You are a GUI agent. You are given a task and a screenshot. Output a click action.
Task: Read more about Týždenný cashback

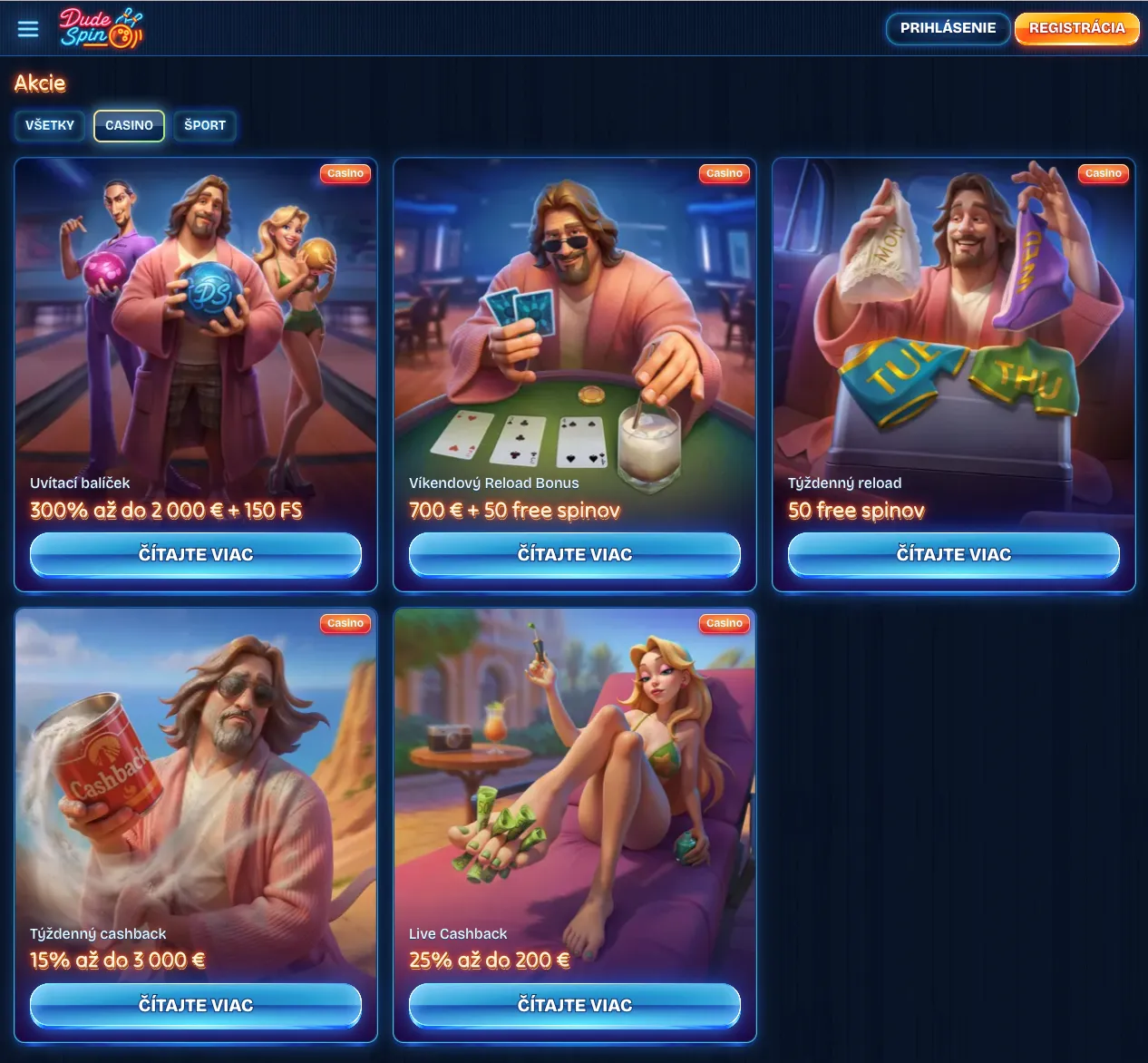coord(196,1005)
